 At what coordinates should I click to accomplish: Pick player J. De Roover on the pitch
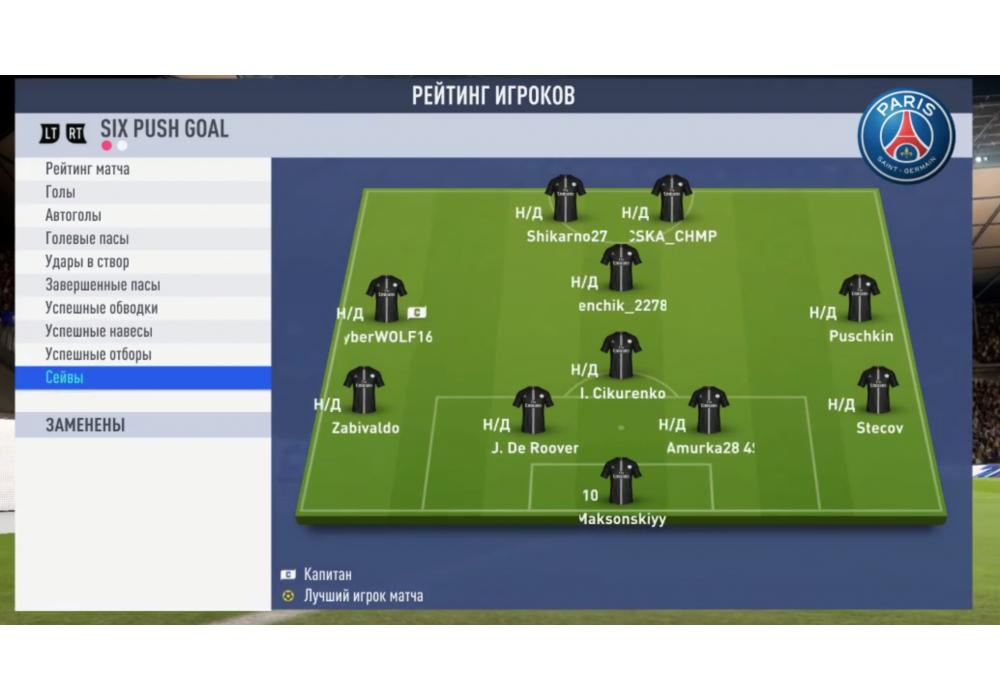[x=533, y=410]
